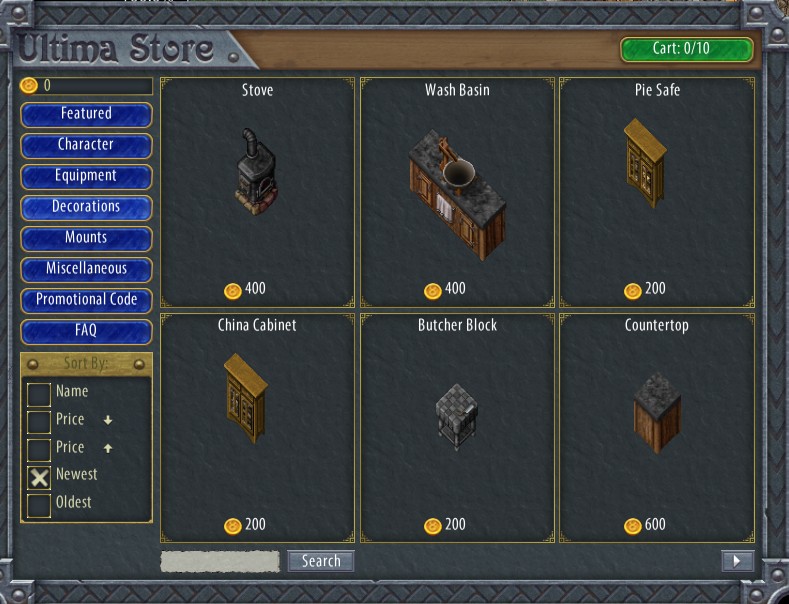Open the Featured store category

click(86, 114)
